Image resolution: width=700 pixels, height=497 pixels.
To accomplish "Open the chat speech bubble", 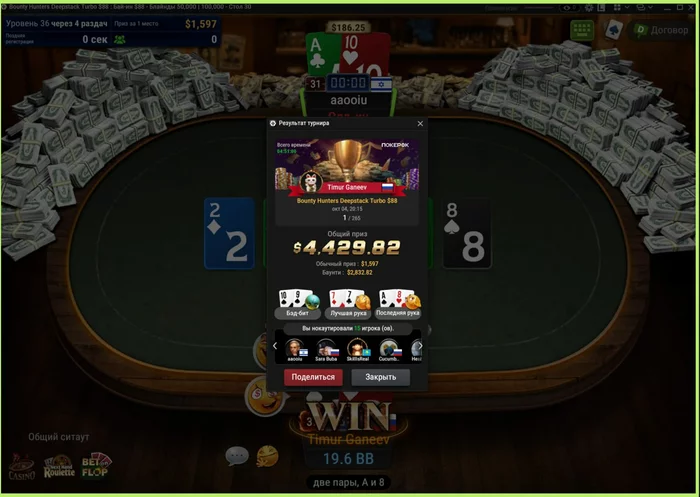I will (x=236, y=456).
